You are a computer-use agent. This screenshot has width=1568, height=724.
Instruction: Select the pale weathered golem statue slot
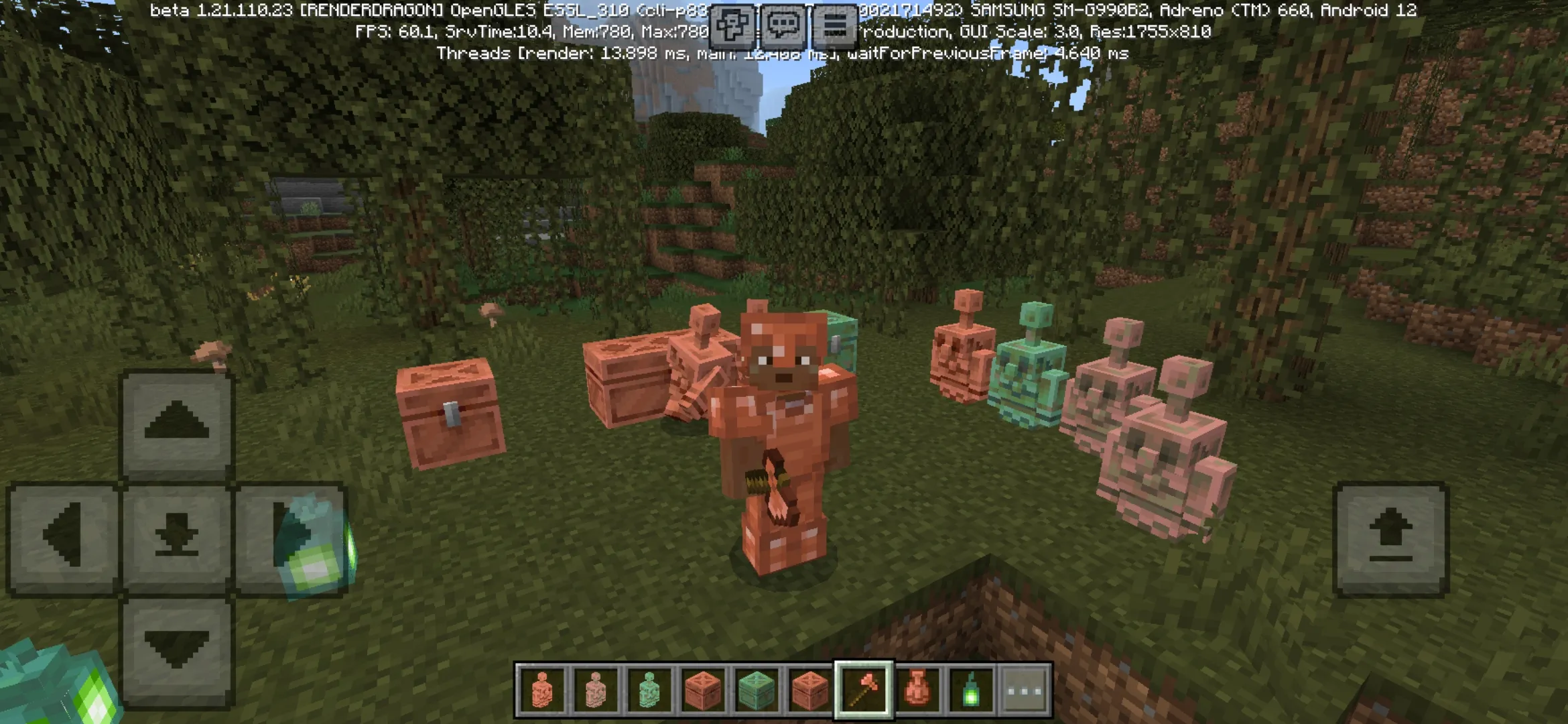tap(595, 690)
